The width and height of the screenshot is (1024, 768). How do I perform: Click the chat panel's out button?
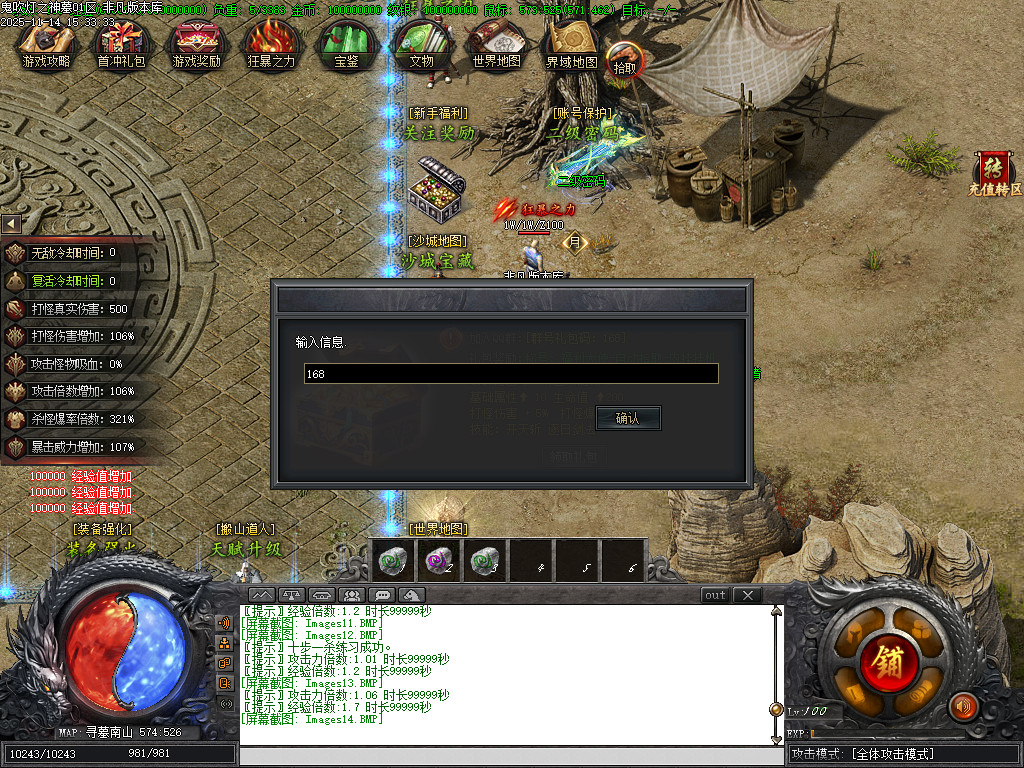[715, 595]
